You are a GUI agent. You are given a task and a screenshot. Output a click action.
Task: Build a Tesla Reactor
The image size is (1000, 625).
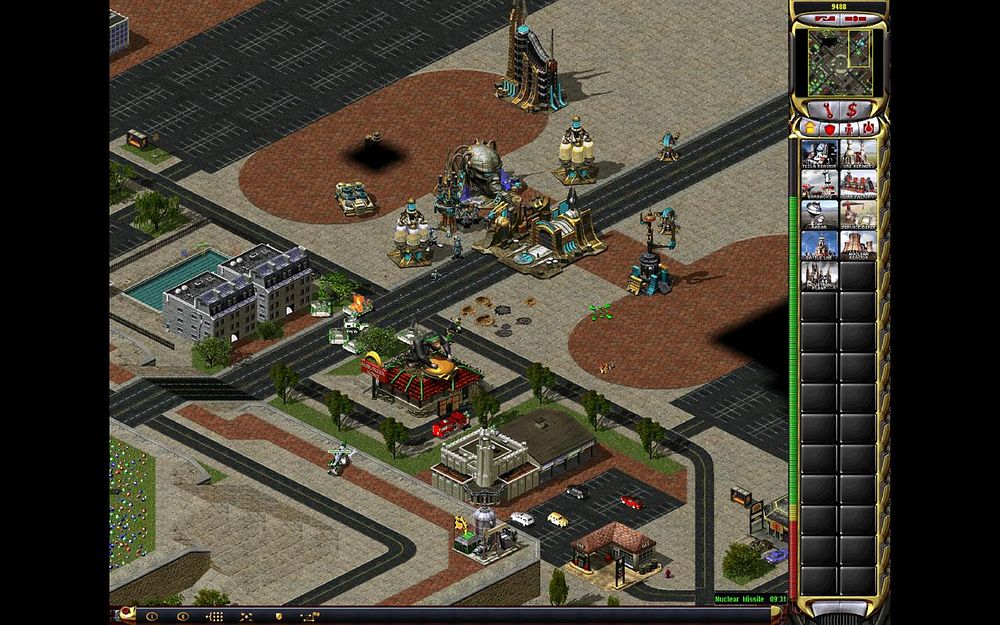pyautogui.click(x=819, y=153)
